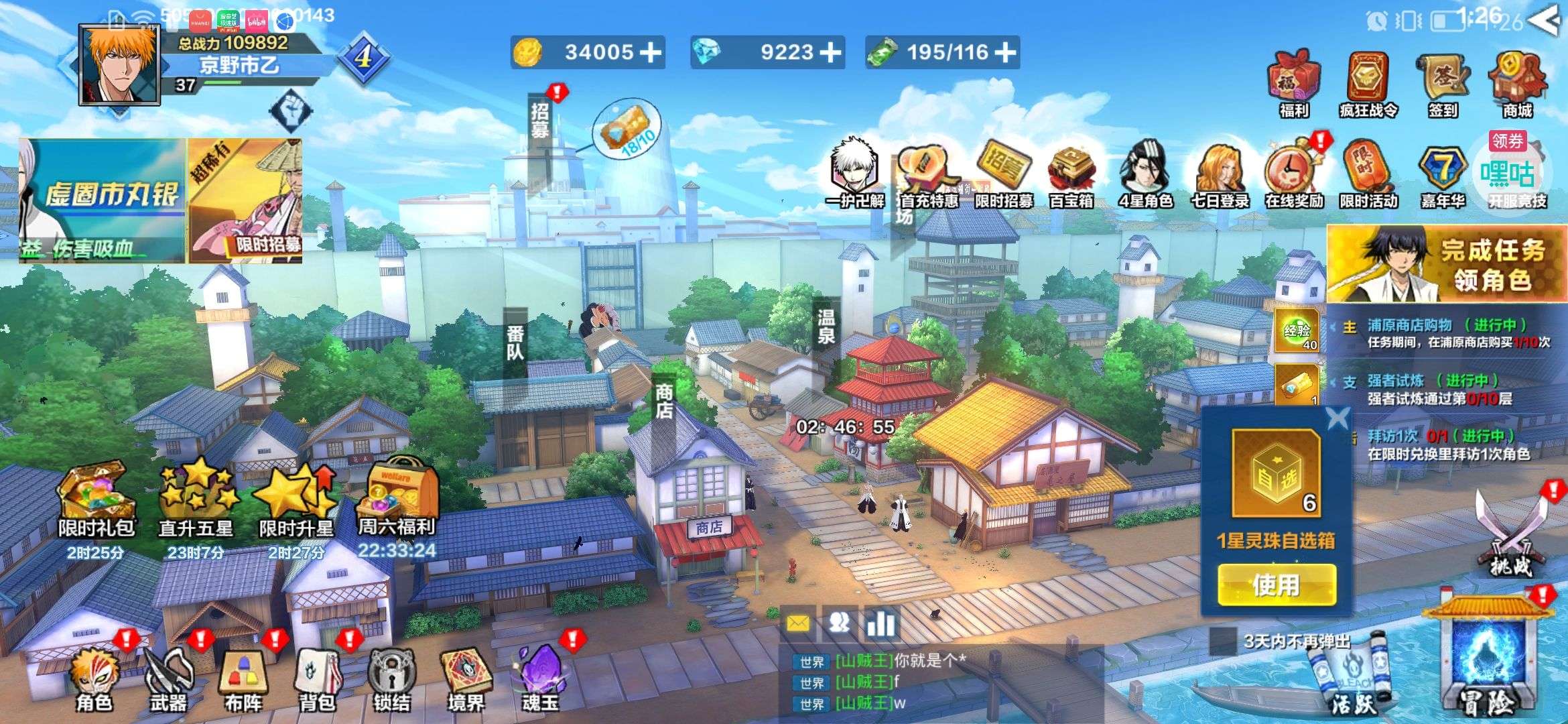Open the 角色 character menu
This screenshot has height=724, width=1568.
pyautogui.click(x=94, y=676)
